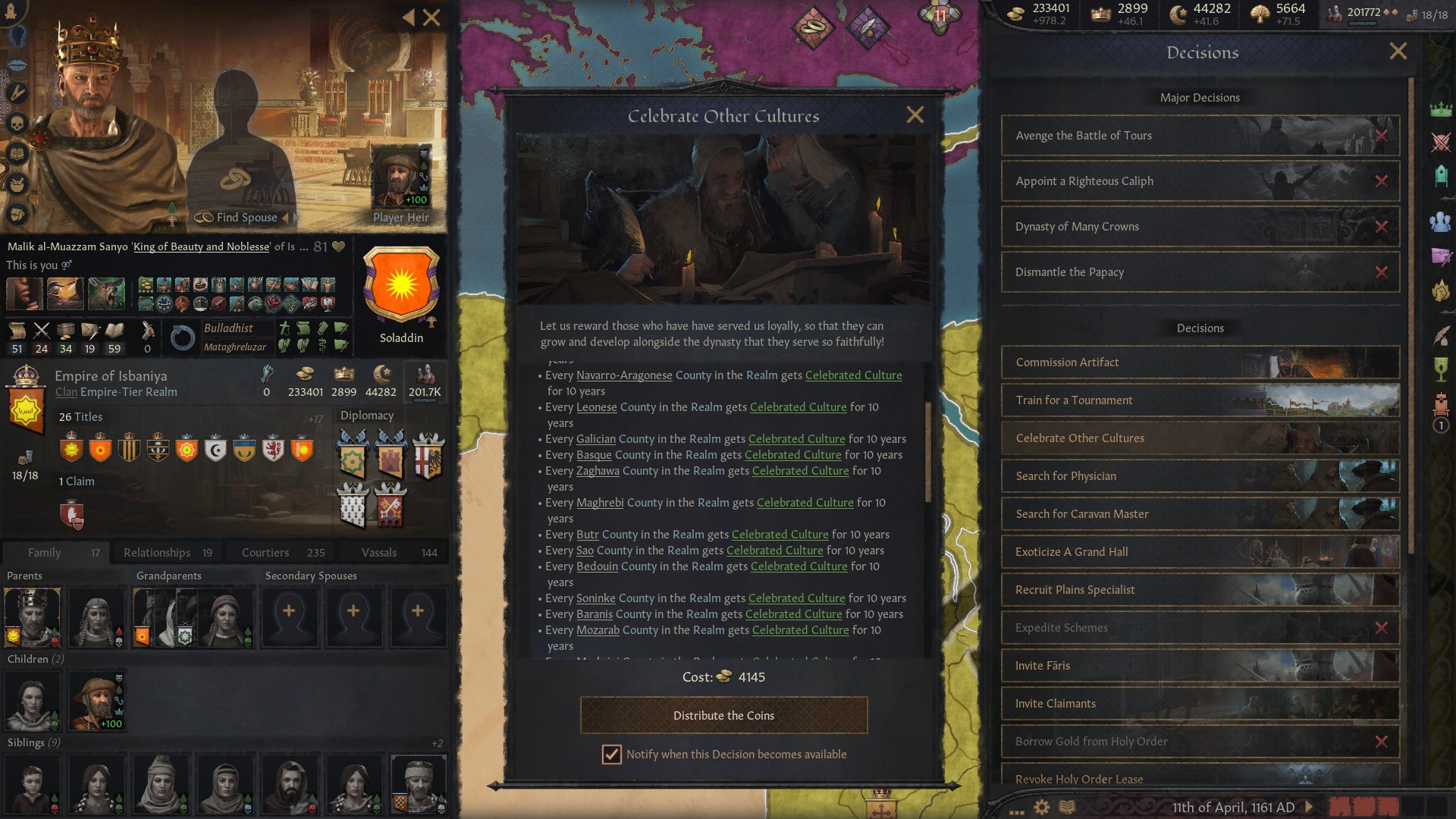Image resolution: width=1456 pixels, height=819 pixels.
Task: Dismiss 'Avenge the Battle of Tours' decision
Action: pyautogui.click(x=1383, y=135)
